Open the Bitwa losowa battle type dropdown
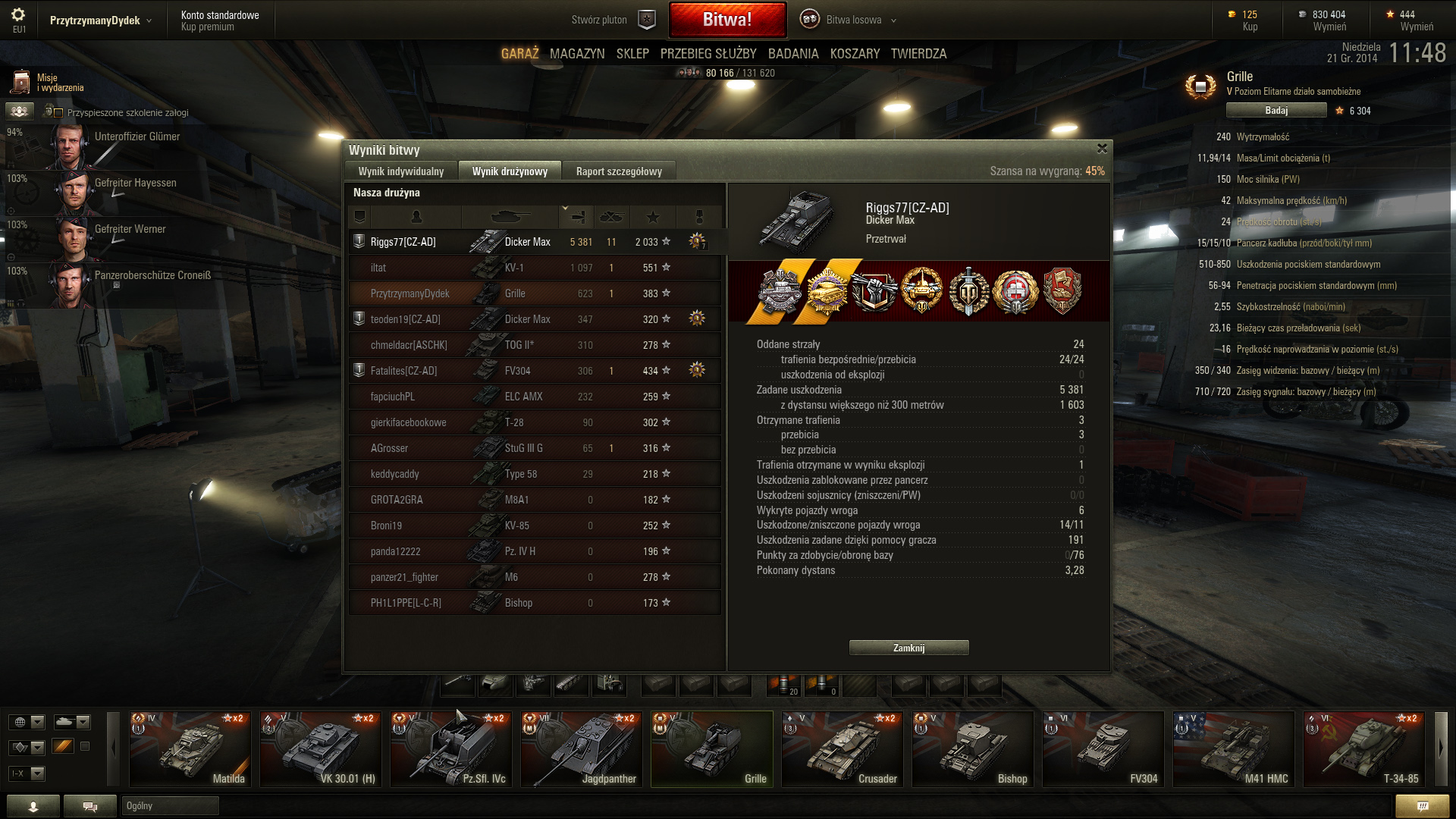The width and height of the screenshot is (1456, 819). [x=853, y=20]
